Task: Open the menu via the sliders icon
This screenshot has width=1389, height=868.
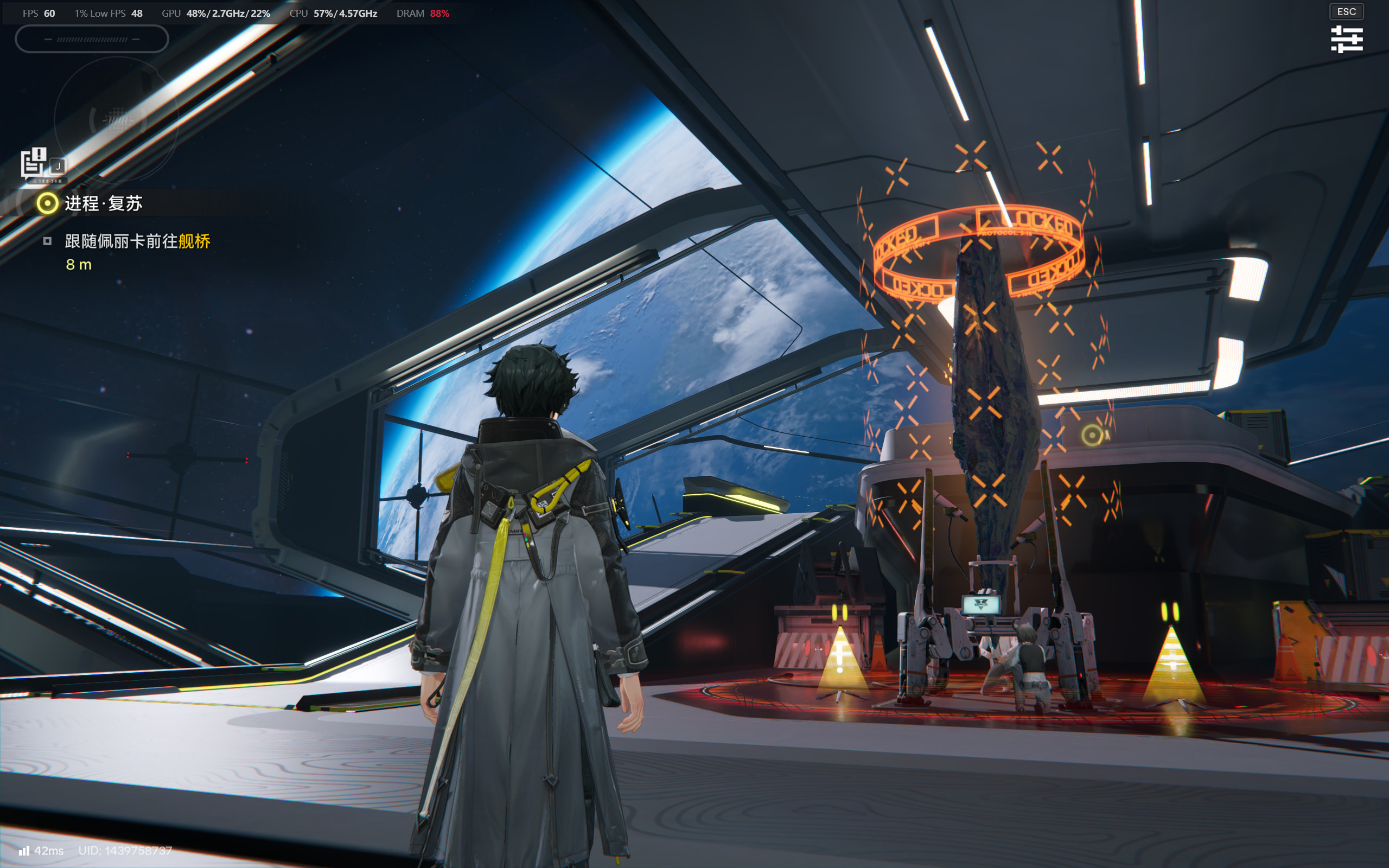Action: point(1346,39)
